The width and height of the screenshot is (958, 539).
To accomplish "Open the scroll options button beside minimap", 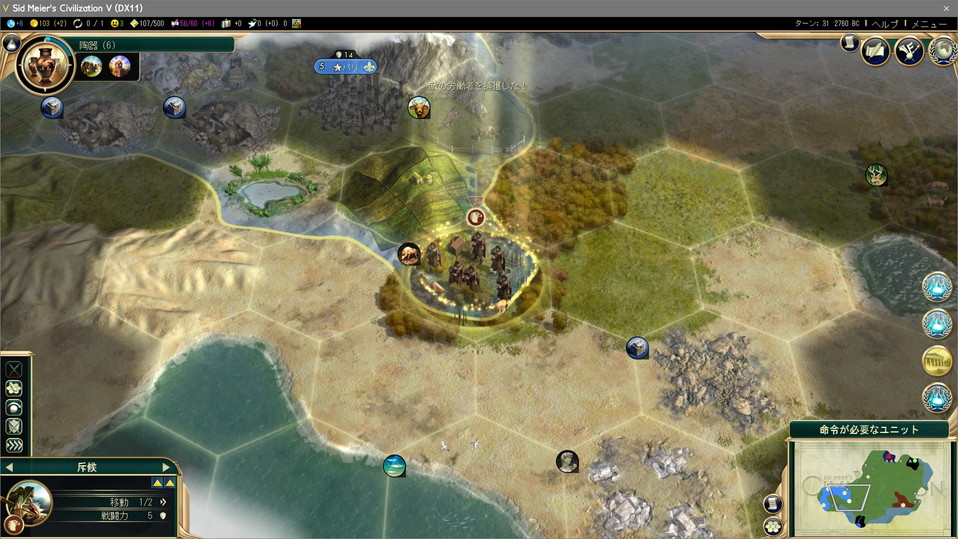I will coord(773,503).
